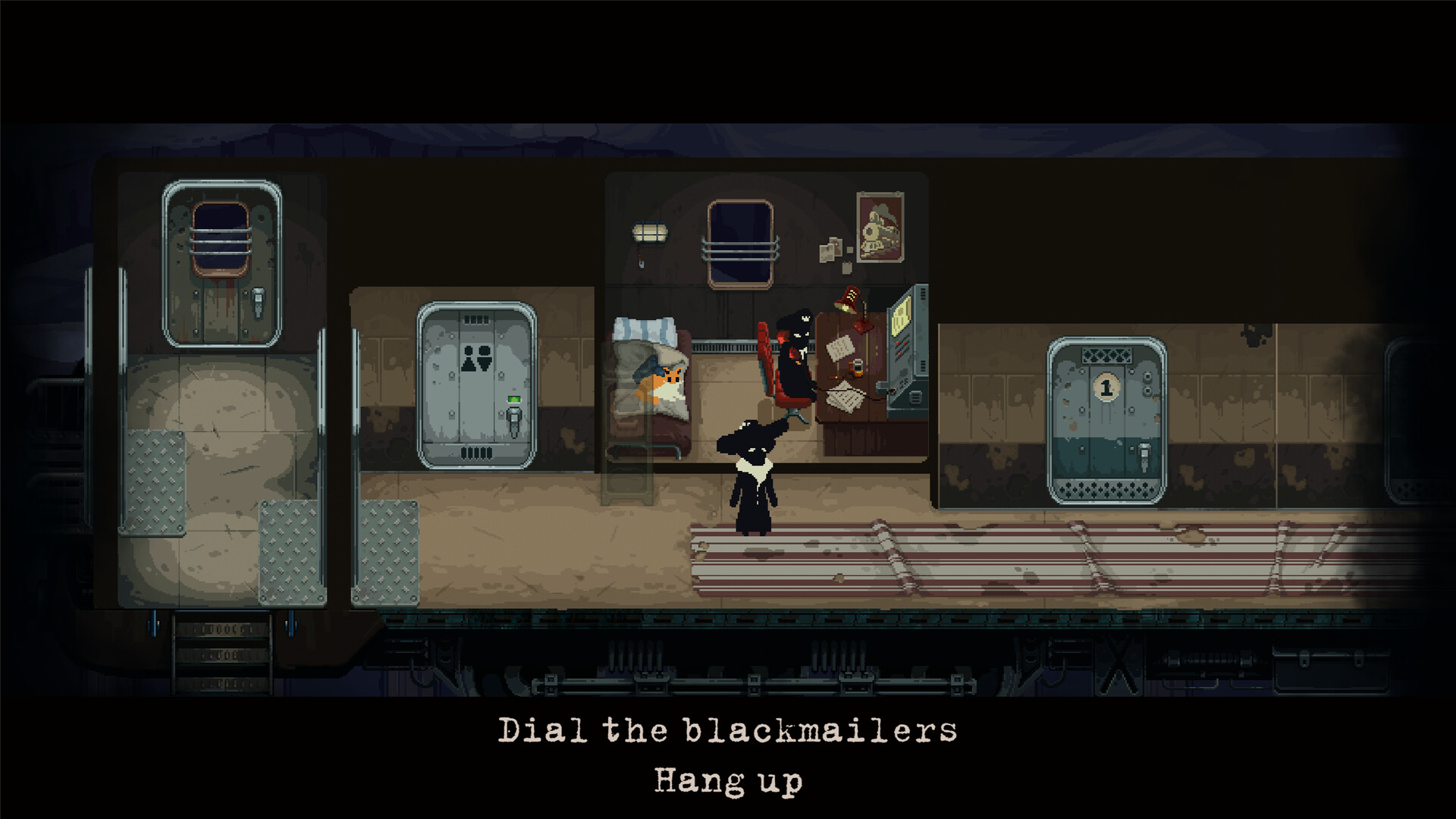
Task: Select the door marked with number 1
Action: pyautogui.click(x=1106, y=413)
